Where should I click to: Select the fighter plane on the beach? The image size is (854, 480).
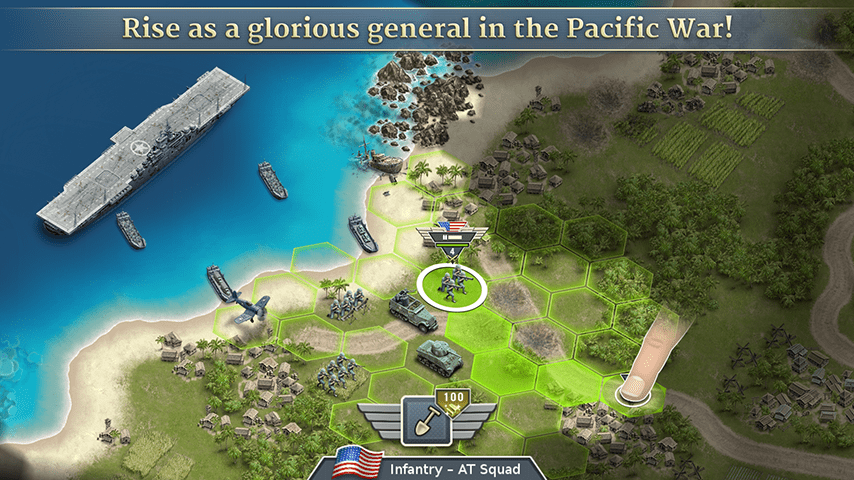pyautogui.click(x=247, y=306)
